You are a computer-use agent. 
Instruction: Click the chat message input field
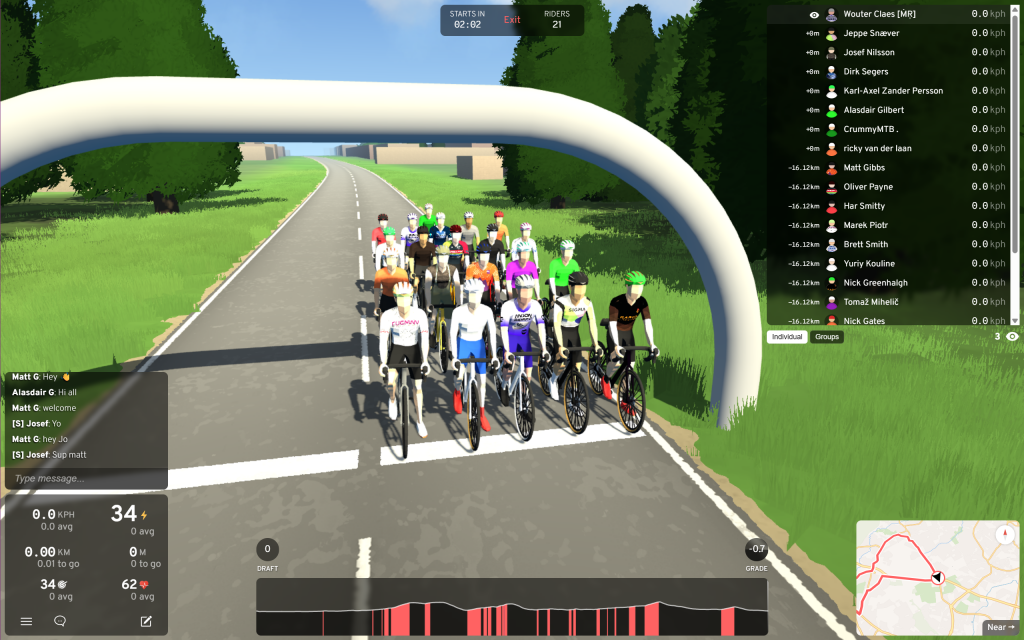pyautogui.click(x=86, y=478)
